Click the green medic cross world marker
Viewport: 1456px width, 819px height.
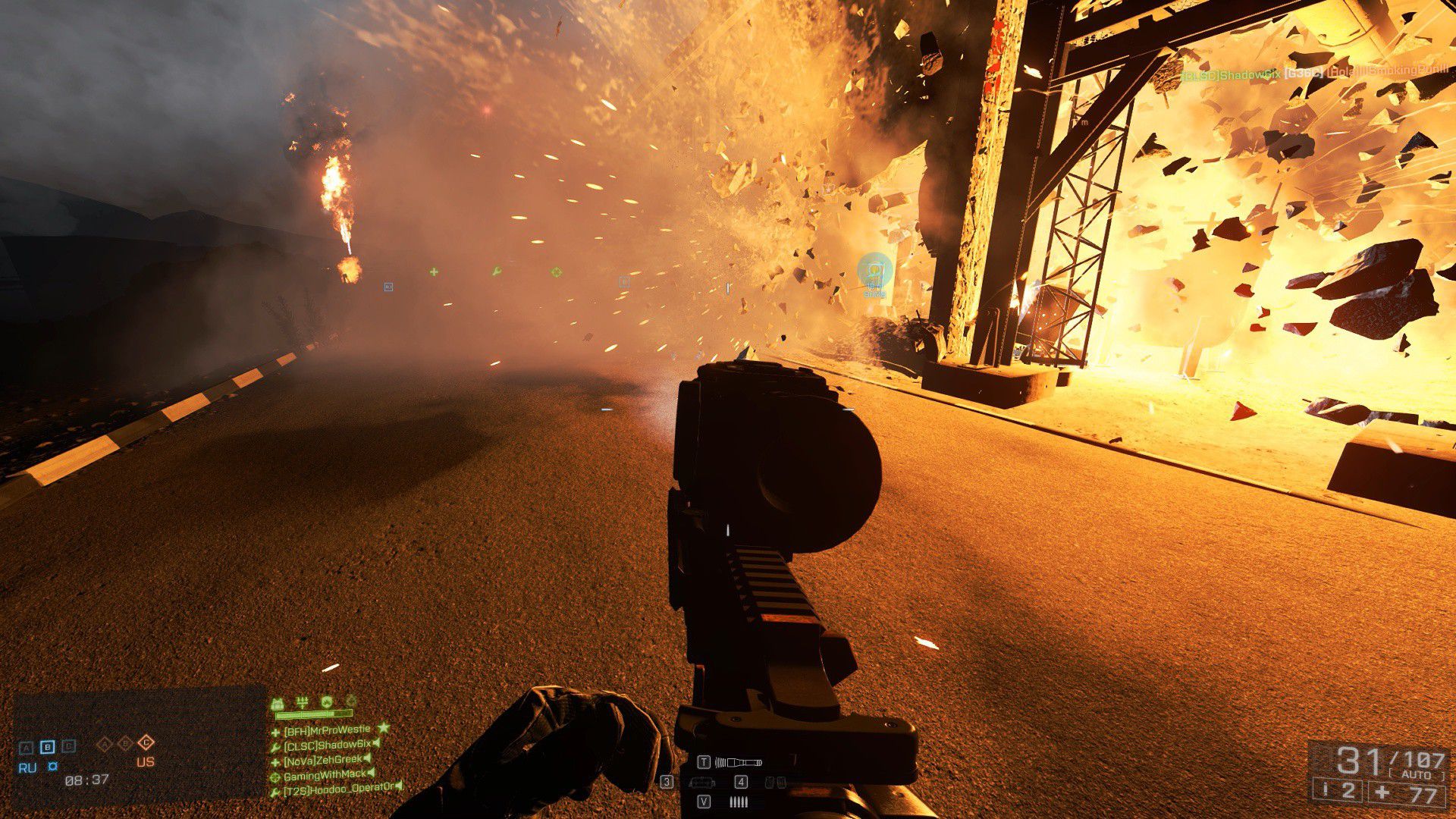tap(434, 271)
